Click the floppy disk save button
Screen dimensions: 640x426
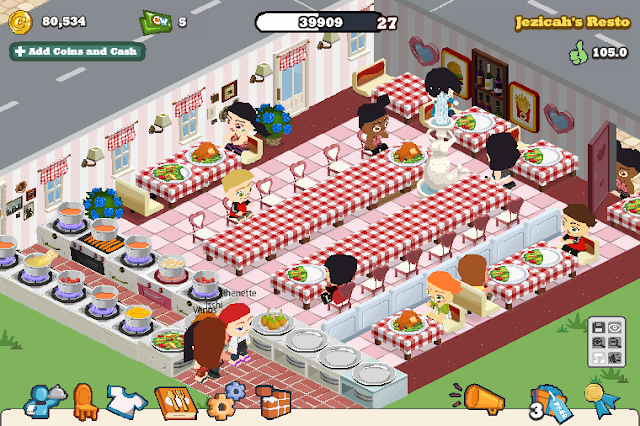pyautogui.click(x=597, y=328)
